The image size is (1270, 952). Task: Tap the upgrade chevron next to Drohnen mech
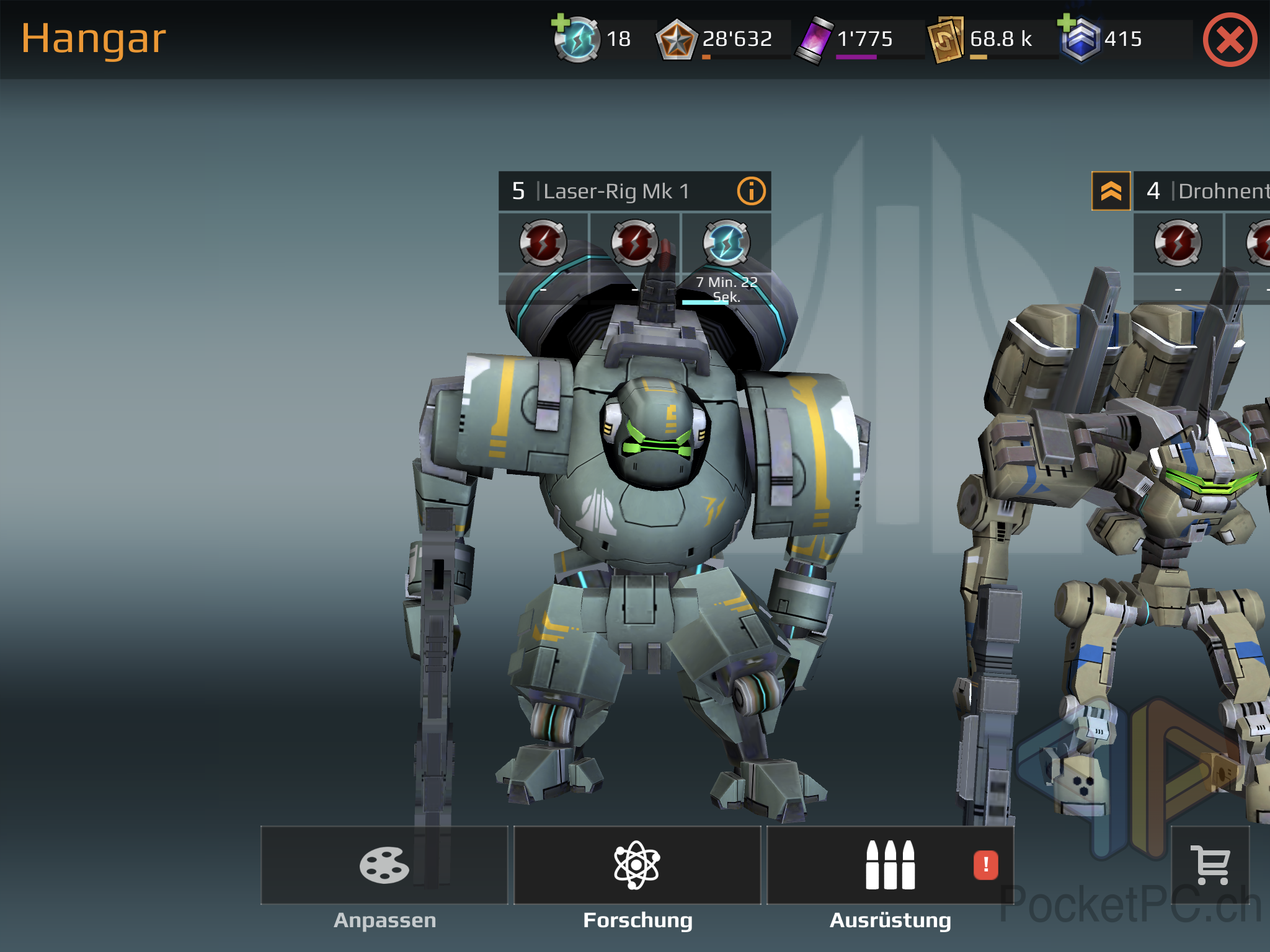[x=1111, y=191]
